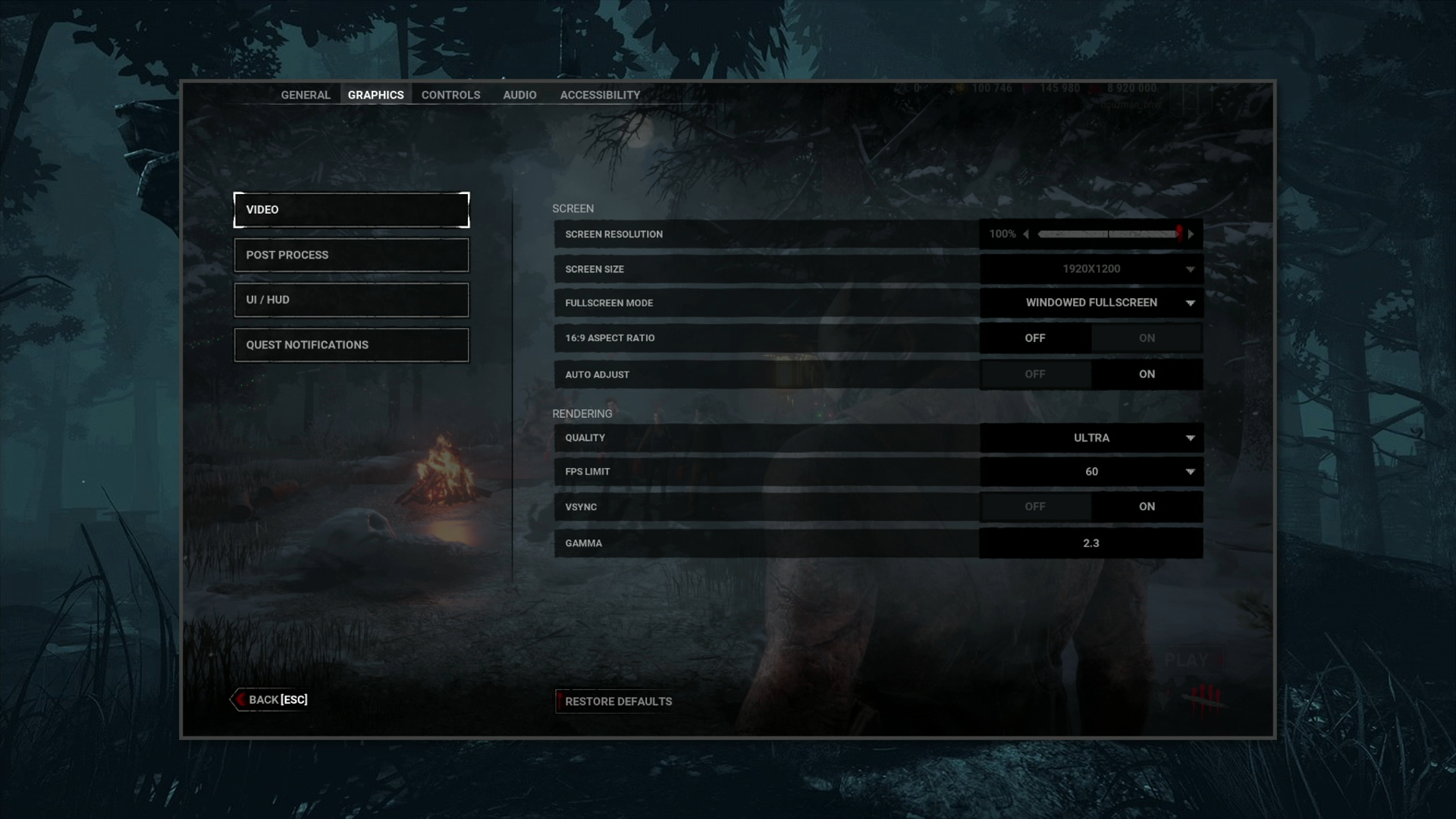Click the GAMMA value field showing 2.3
Image resolution: width=1456 pixels, height=819 pixels.
point(1090,543)
